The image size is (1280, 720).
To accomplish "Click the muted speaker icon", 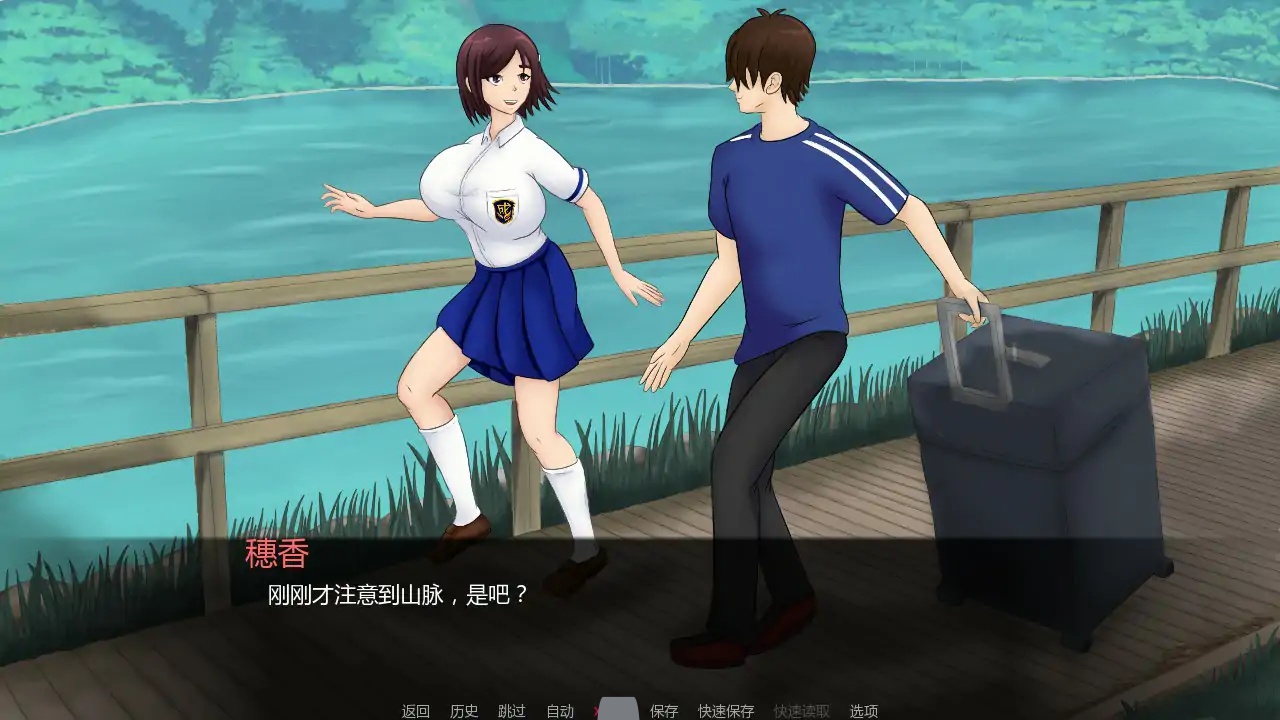I will [x=618, y=708].
